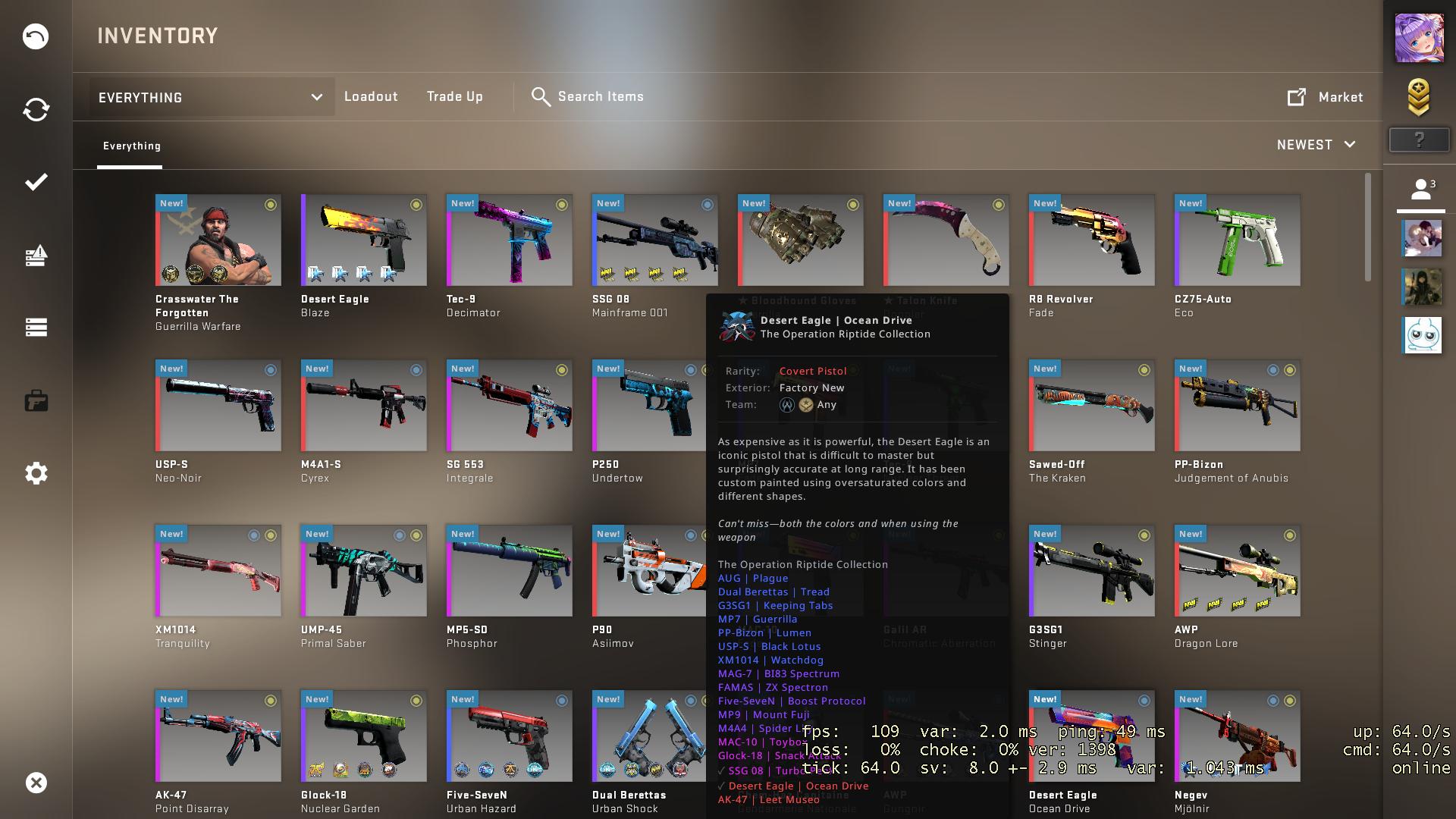Screen dimensions: 1456x819
Task: Open settings via the gear icon
Action: (x=35, y=473)
